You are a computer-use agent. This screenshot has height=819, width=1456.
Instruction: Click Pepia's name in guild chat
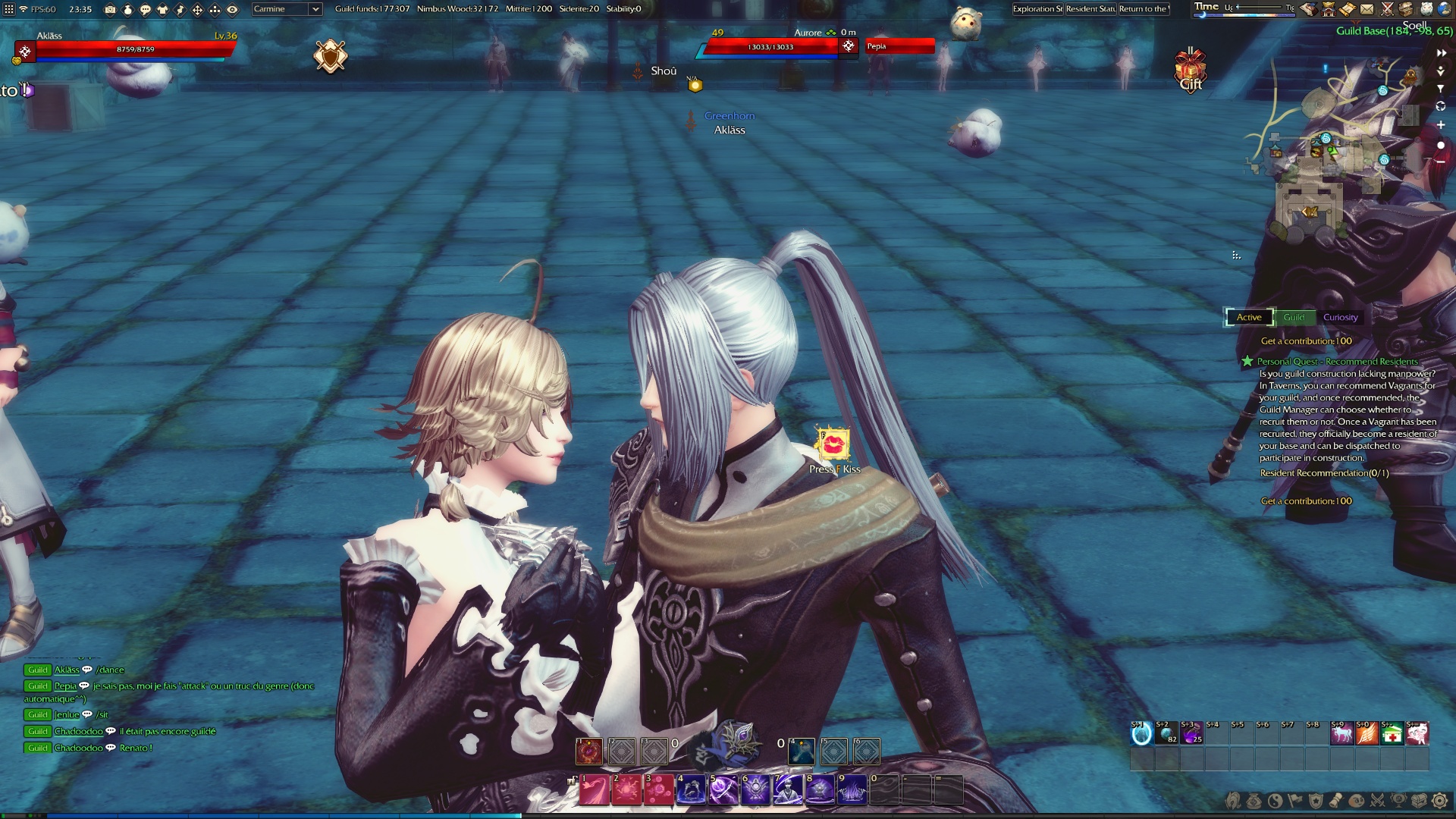point(65,686)
